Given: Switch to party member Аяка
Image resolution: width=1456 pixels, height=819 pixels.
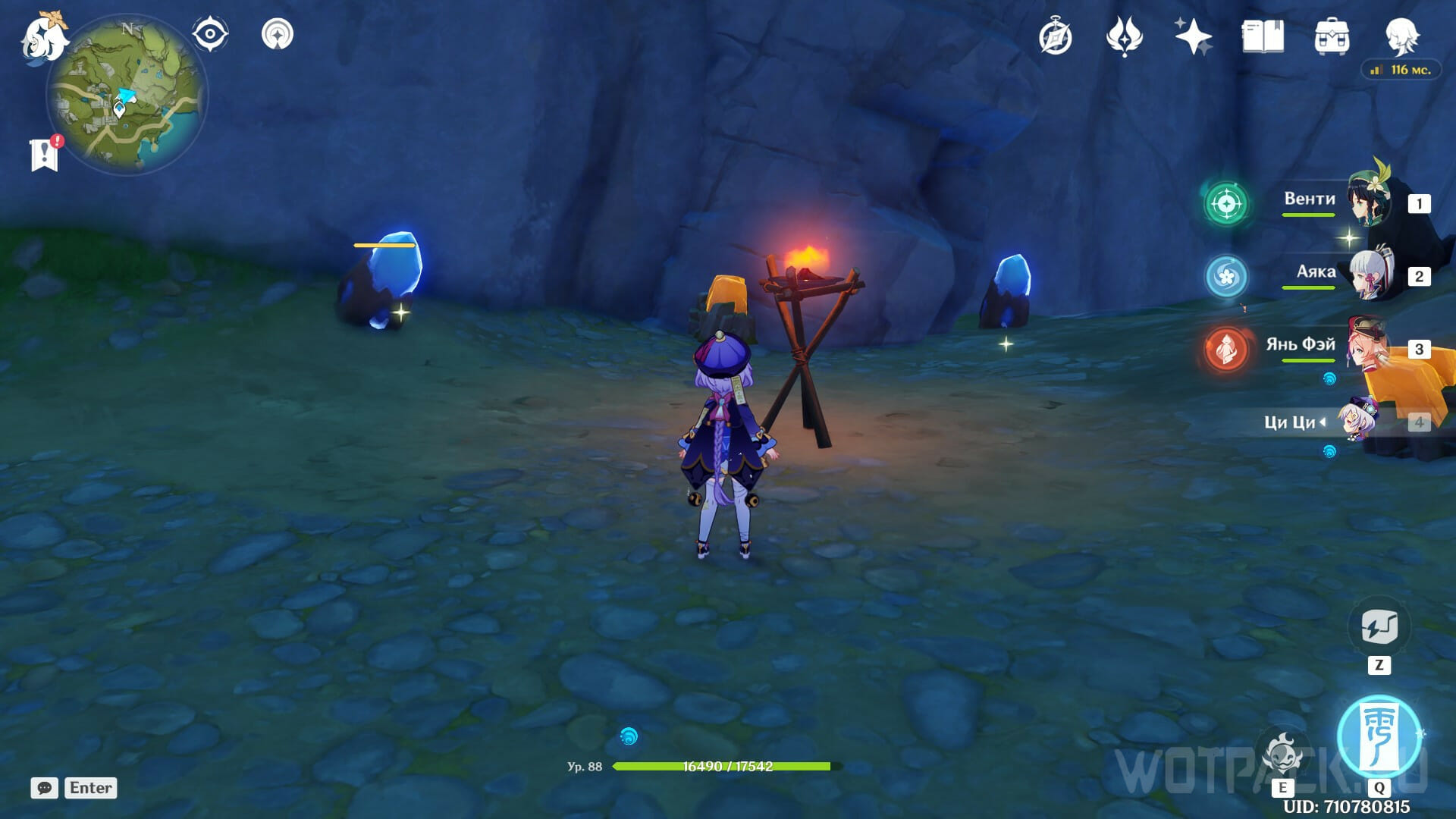Looking at the screenshot, I should pyautogui.click(x=1369, y=275).
